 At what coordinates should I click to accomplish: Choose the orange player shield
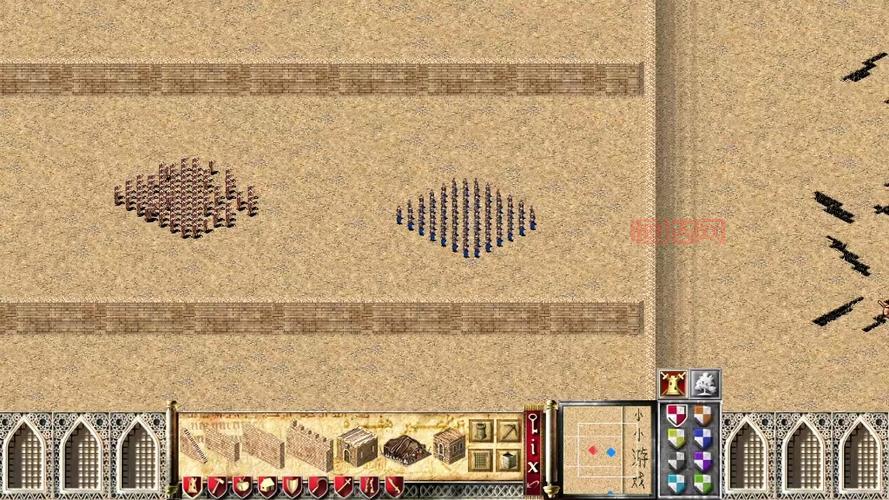[703, 415]
